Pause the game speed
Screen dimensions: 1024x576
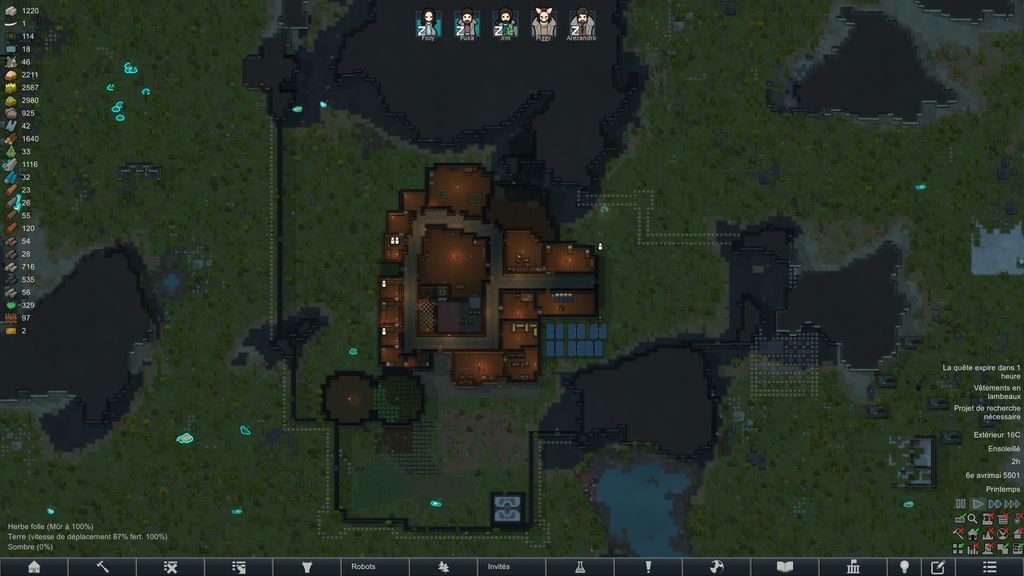[961, 504]
